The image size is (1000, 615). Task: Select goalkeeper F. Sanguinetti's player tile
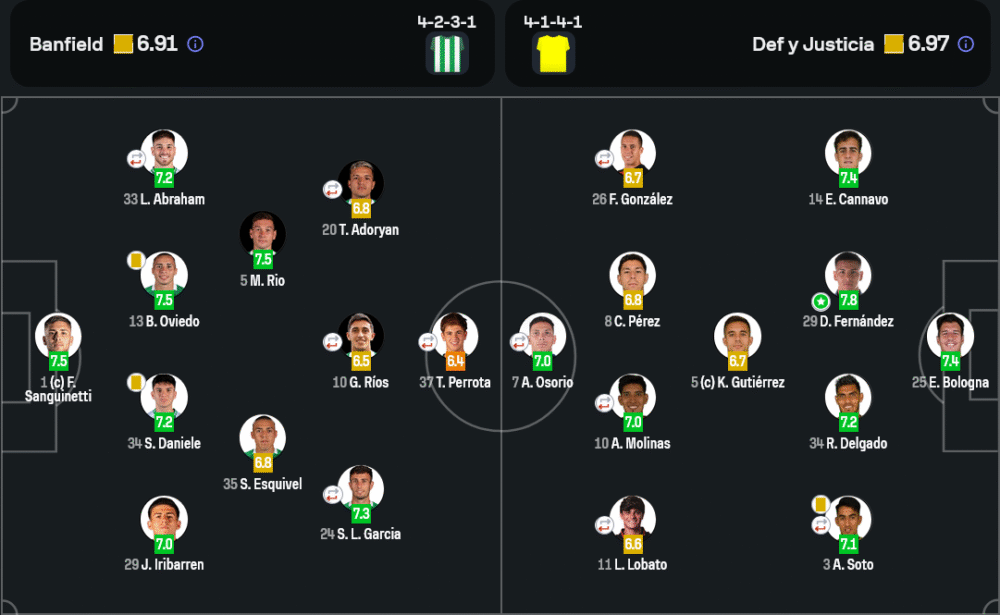[x=58, y=337]
